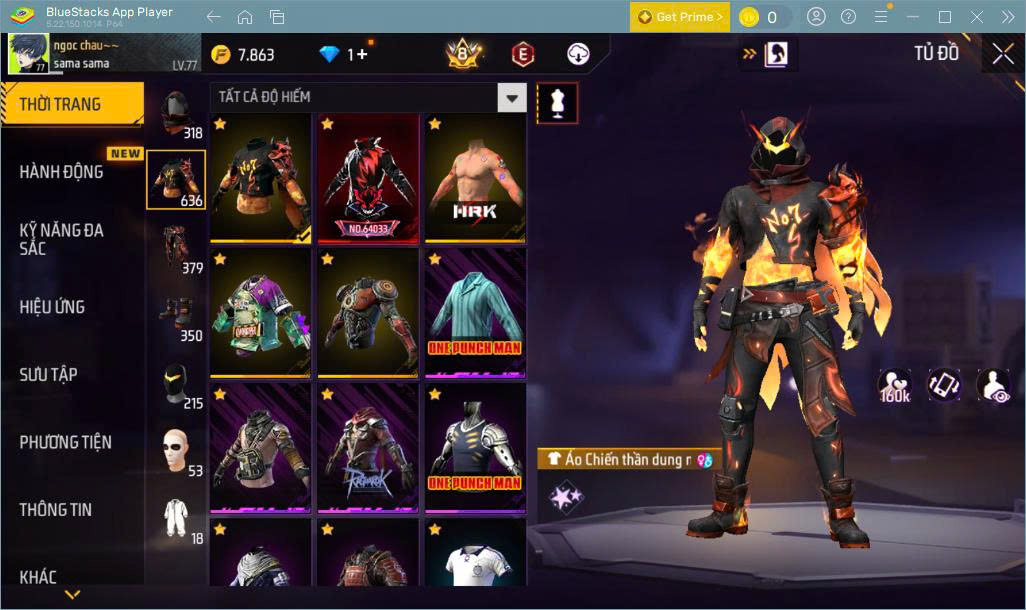Click the 160k likes heart icon
Viewport: 1026px width, 610px height.
894,386
